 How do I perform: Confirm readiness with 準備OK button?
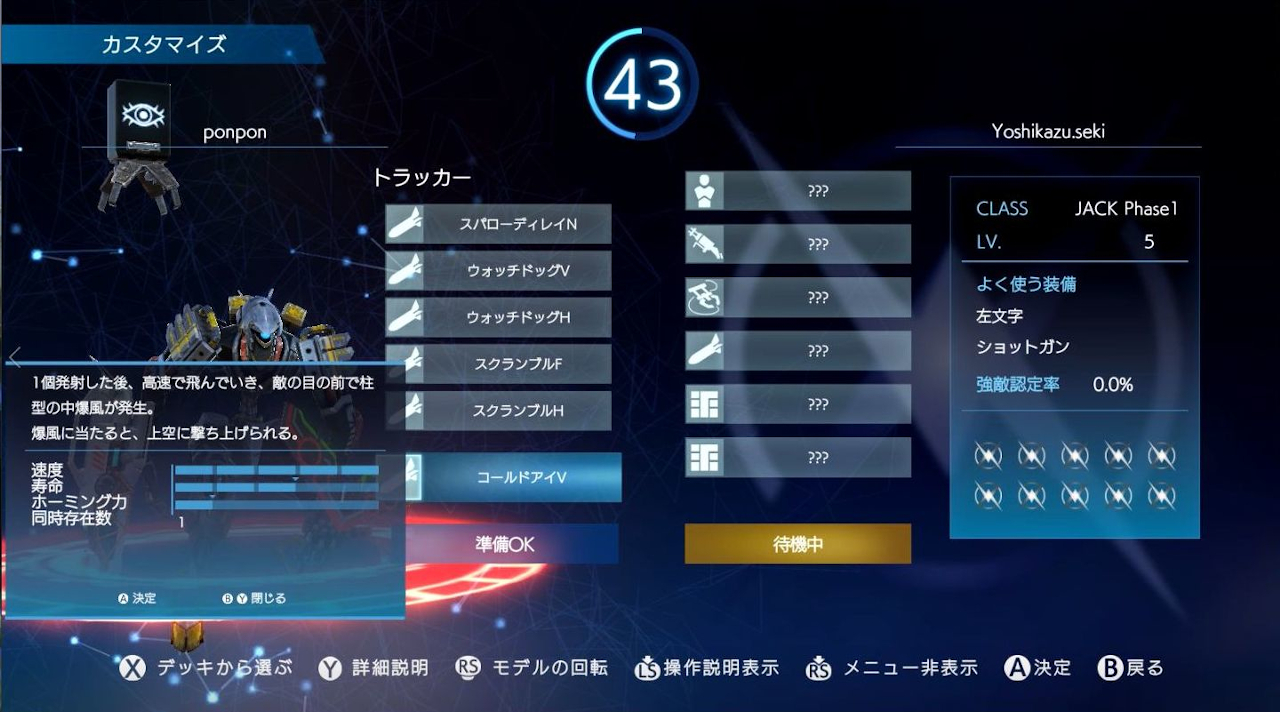coord(505,544)
